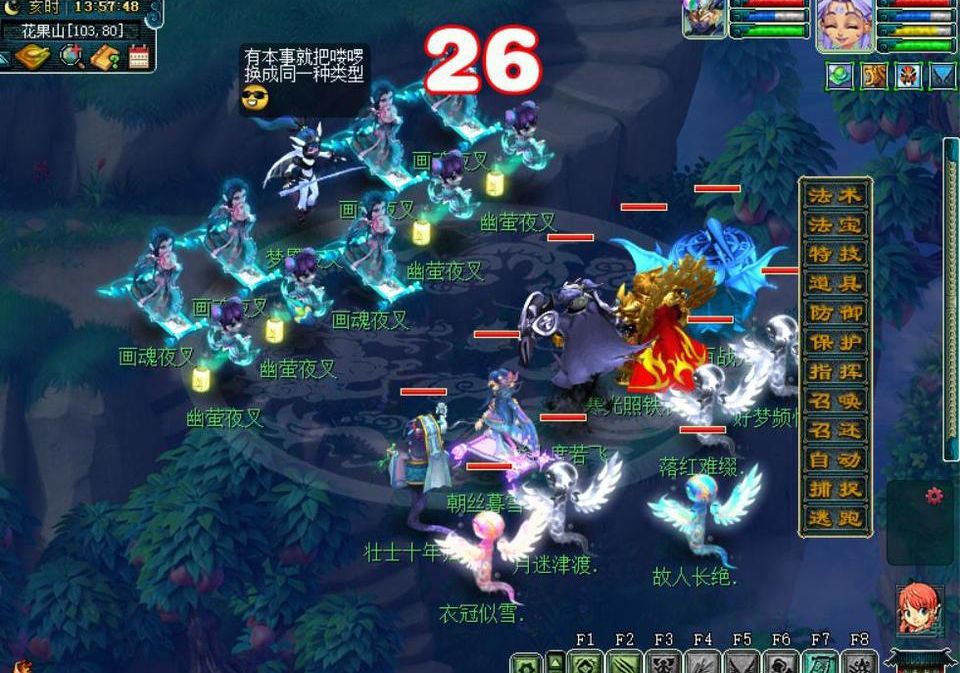
Task: Choose 法宝 from the battle menu
Action: 835,224
